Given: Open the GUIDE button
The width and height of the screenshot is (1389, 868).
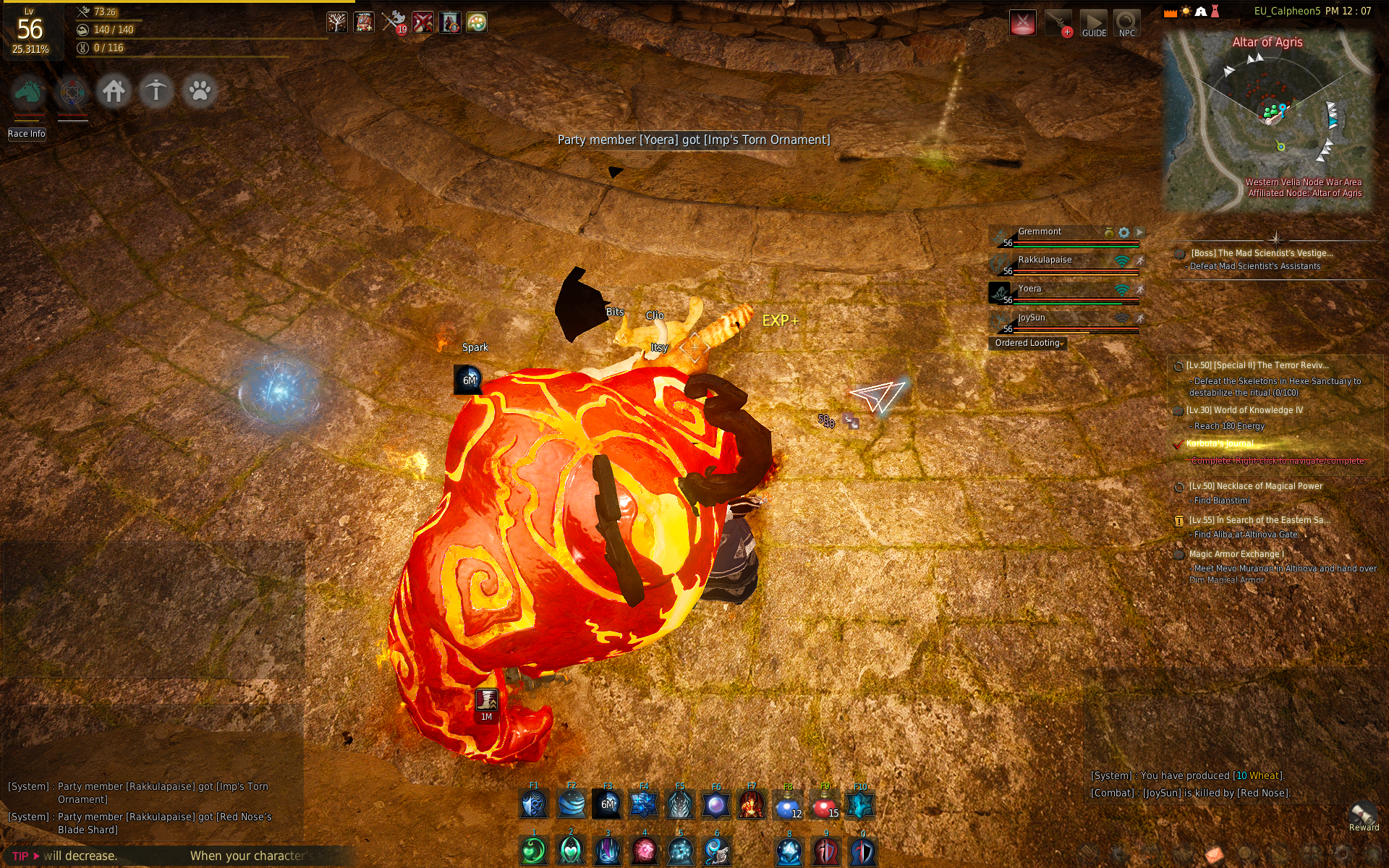Looking at the screenshot, I should pos(1094,24).
